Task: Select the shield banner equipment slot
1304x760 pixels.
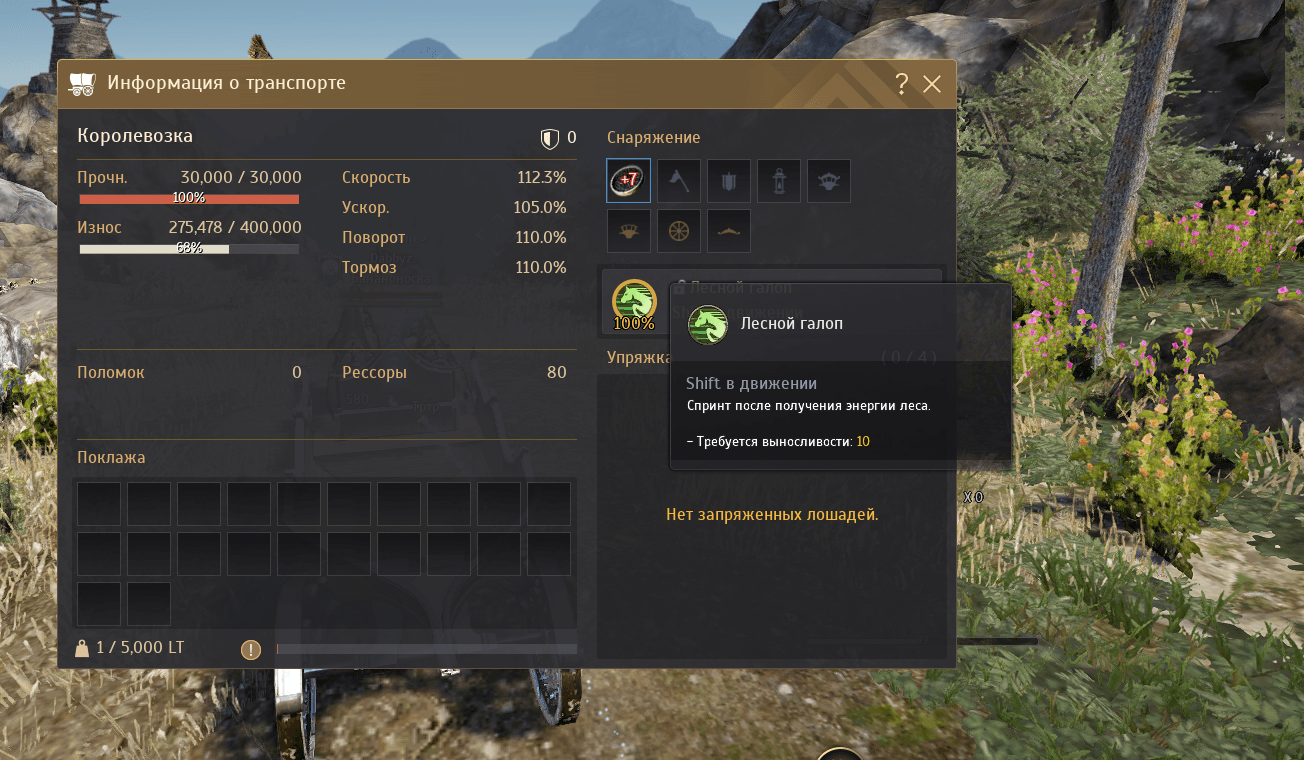Action: [729, 181]
